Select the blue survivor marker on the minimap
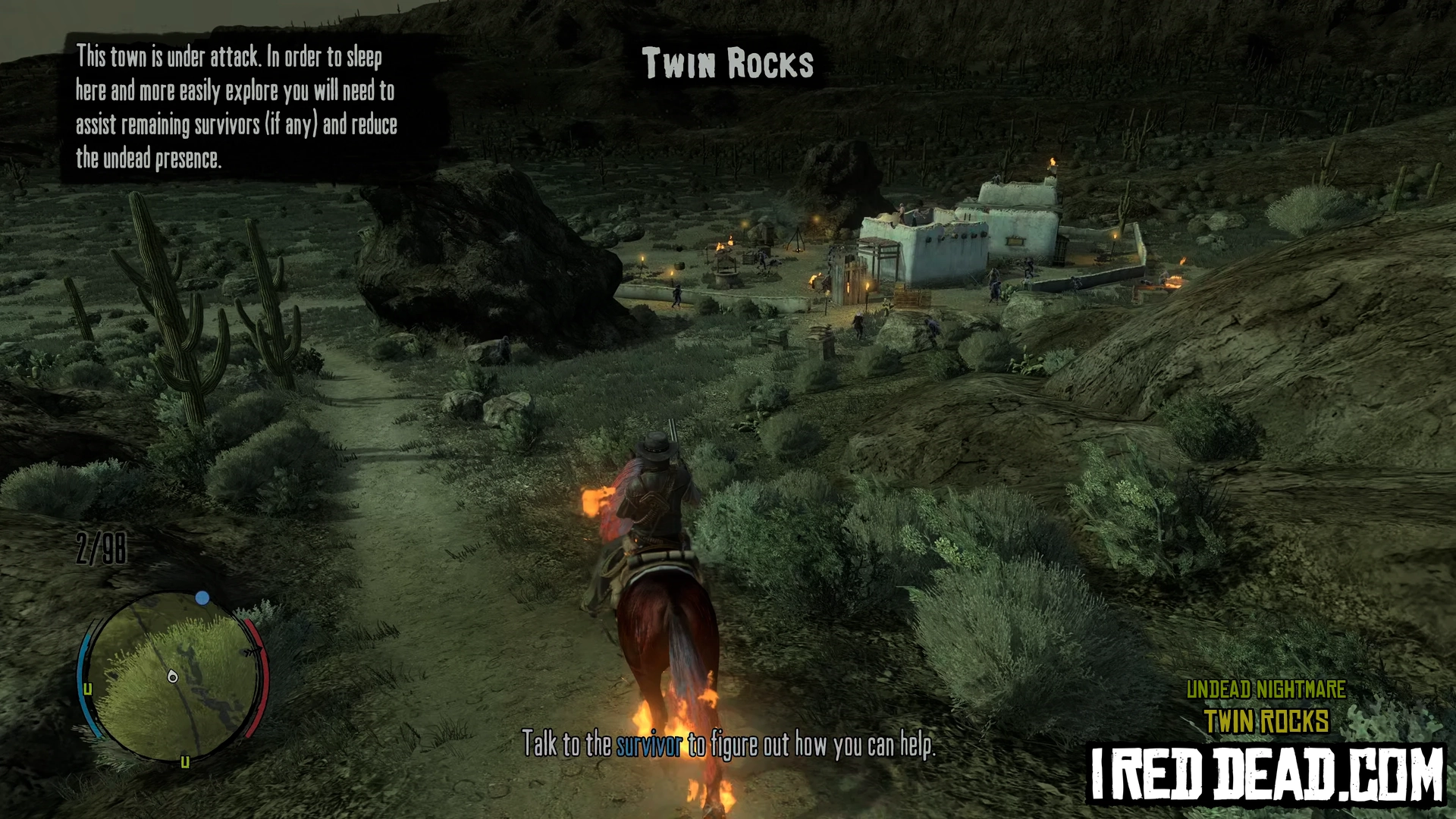 [x=202, y=598]
